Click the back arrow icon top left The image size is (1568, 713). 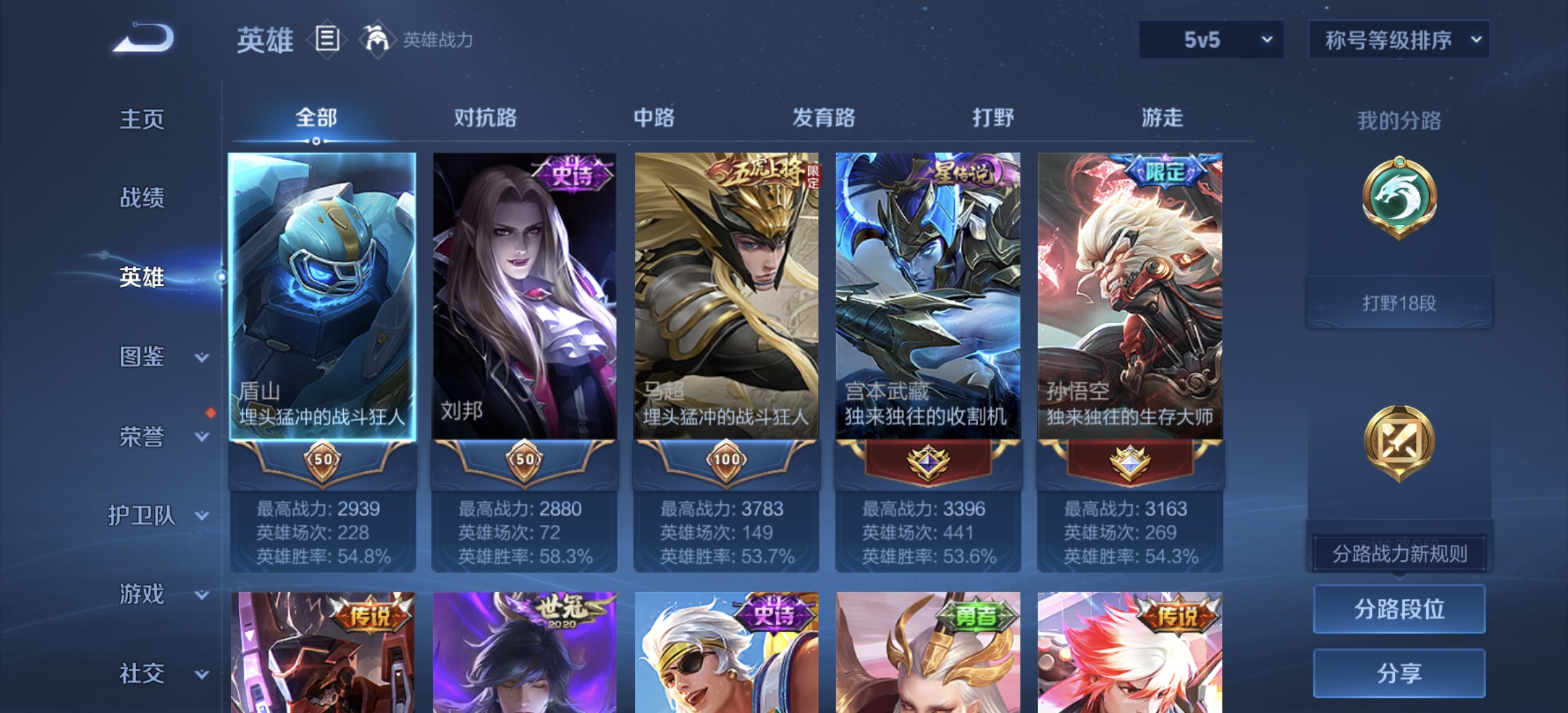click(x=142, y=40)
